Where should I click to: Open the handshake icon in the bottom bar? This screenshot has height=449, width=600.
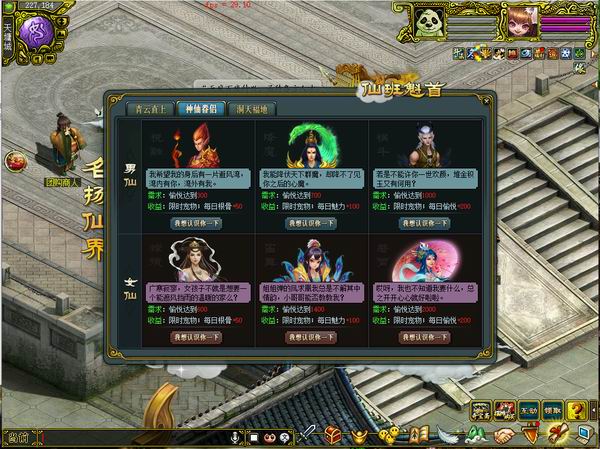point(504,437)
